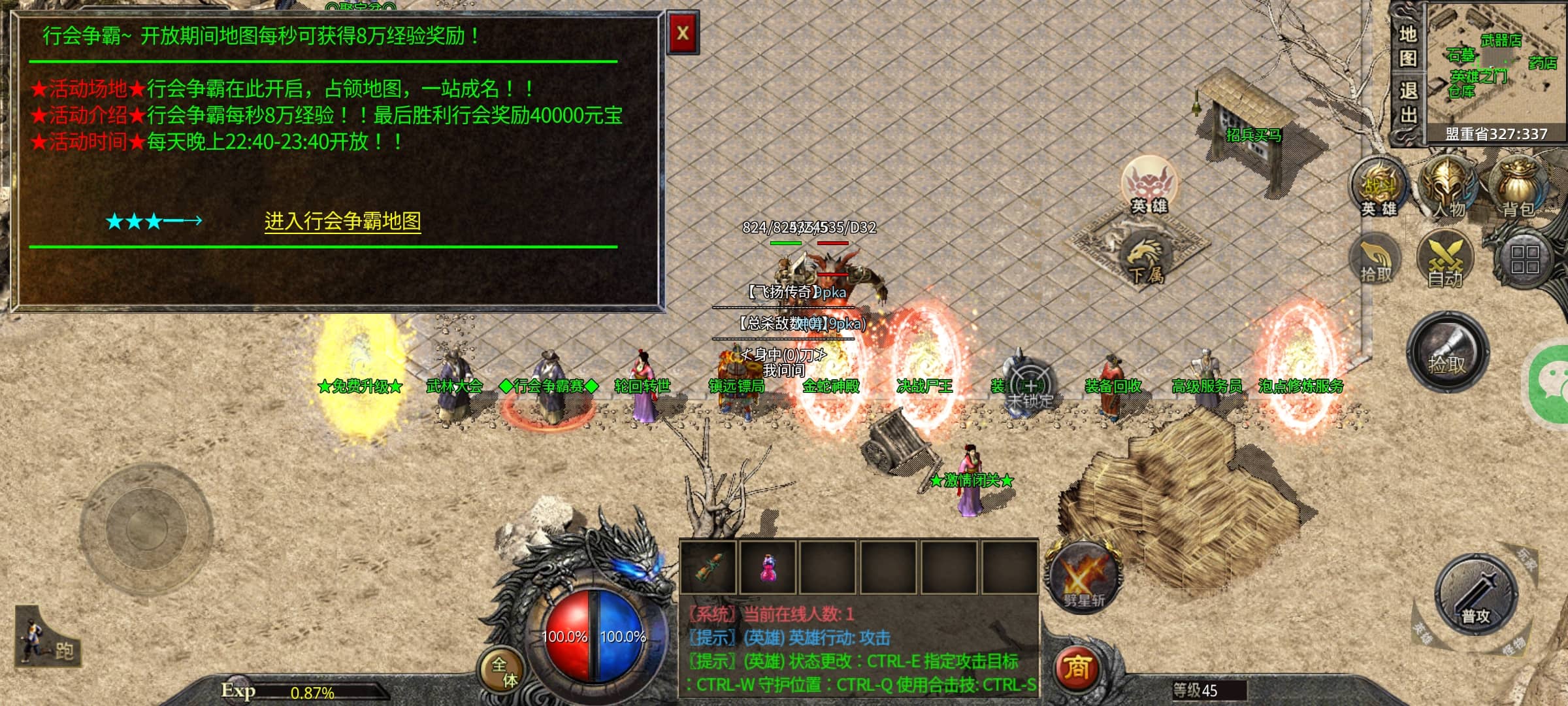Use the 普攻 sword attack button
The image size is (1568, 706).
1476,596
